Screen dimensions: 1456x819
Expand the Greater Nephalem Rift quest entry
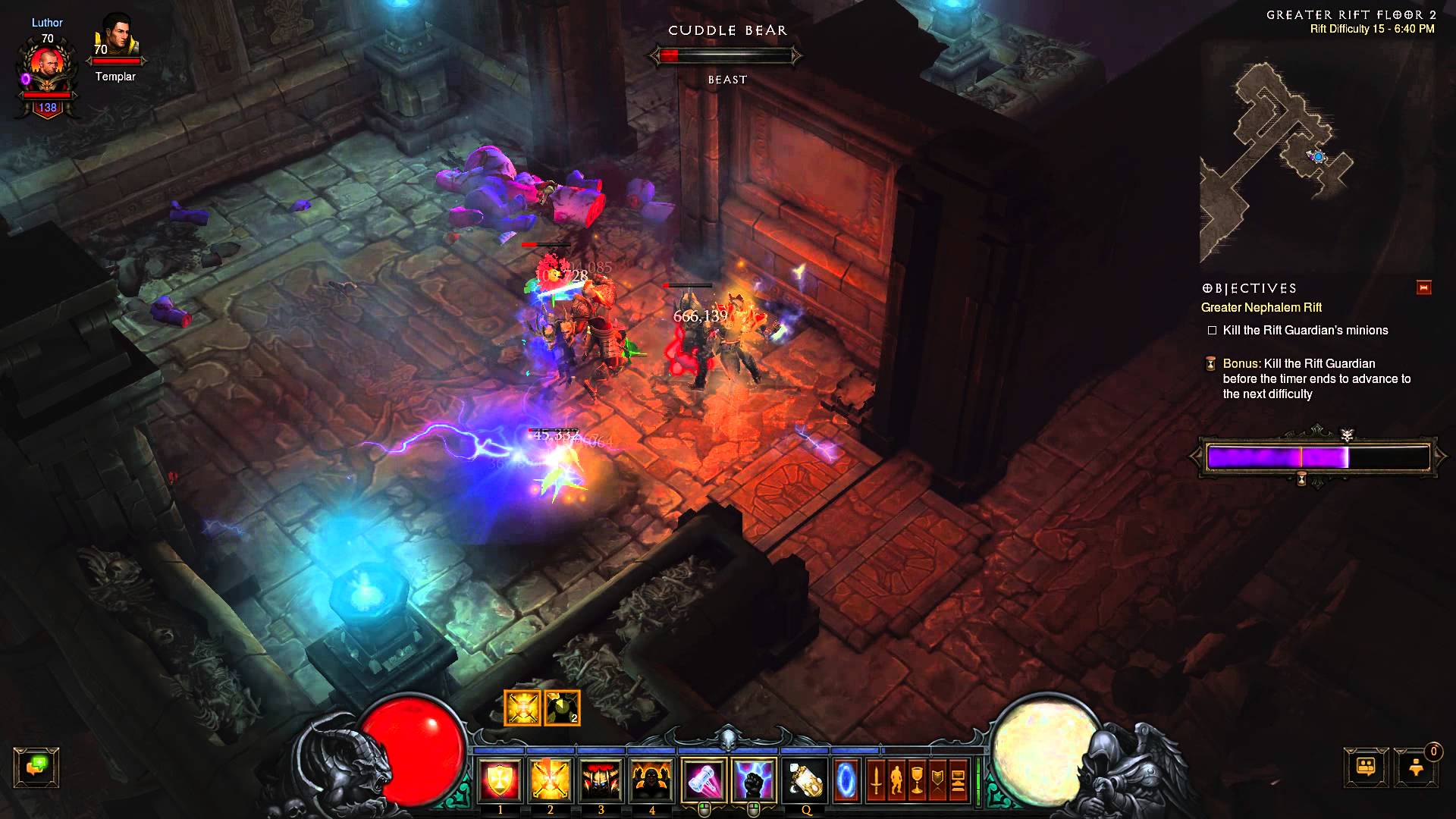point(1261,308)
